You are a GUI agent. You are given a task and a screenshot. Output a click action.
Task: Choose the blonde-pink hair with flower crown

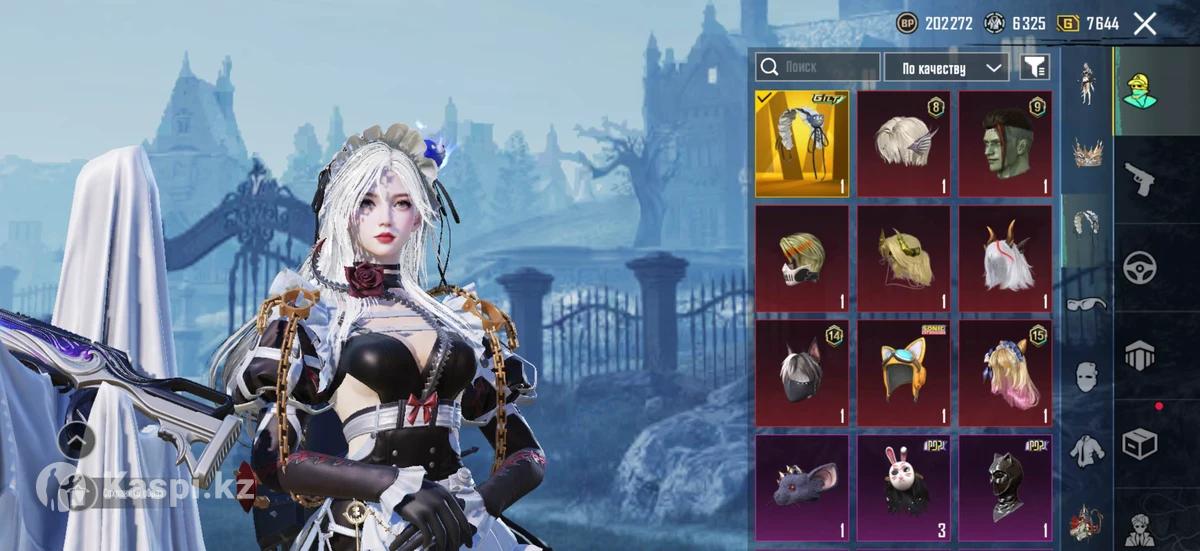(x=1005, y=371)
